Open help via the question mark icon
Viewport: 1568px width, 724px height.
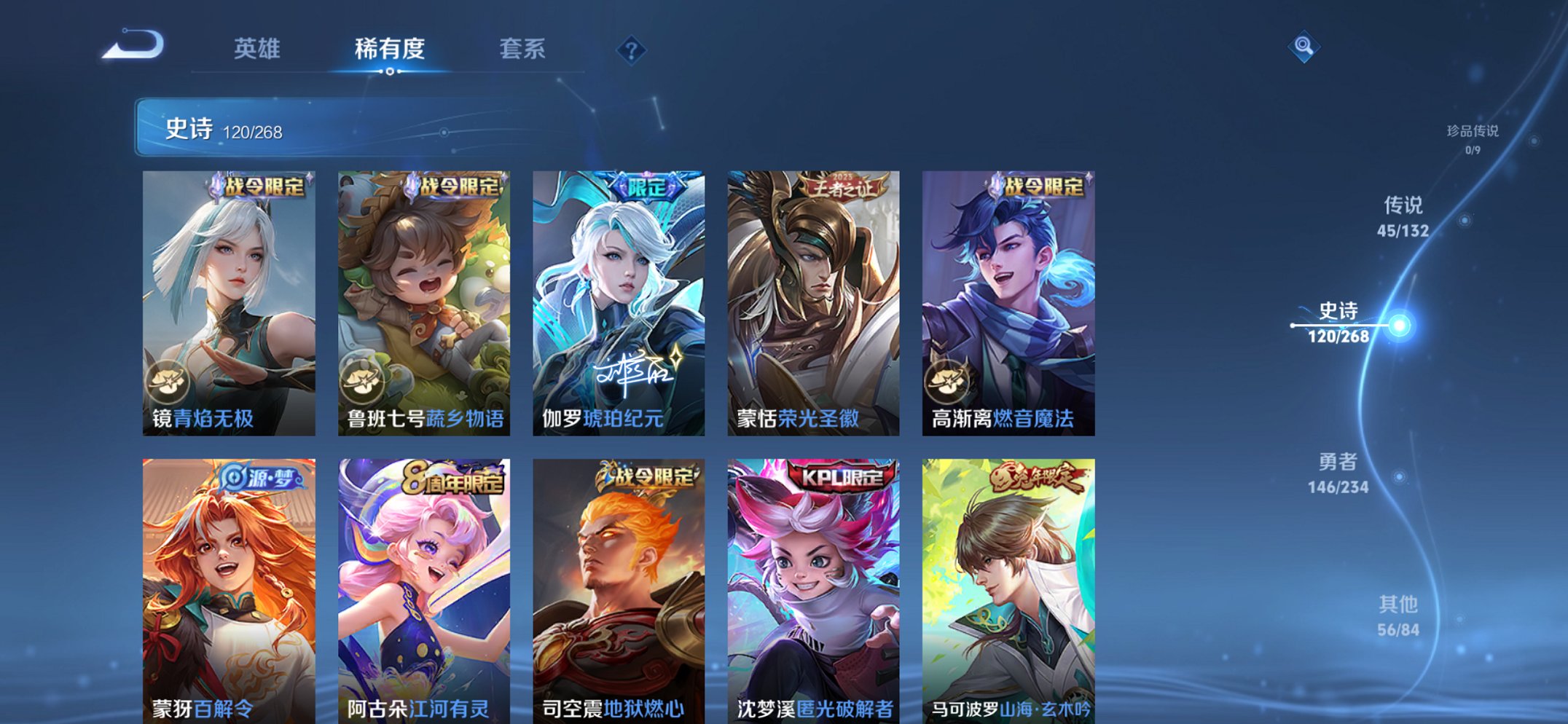pos(632,50)
